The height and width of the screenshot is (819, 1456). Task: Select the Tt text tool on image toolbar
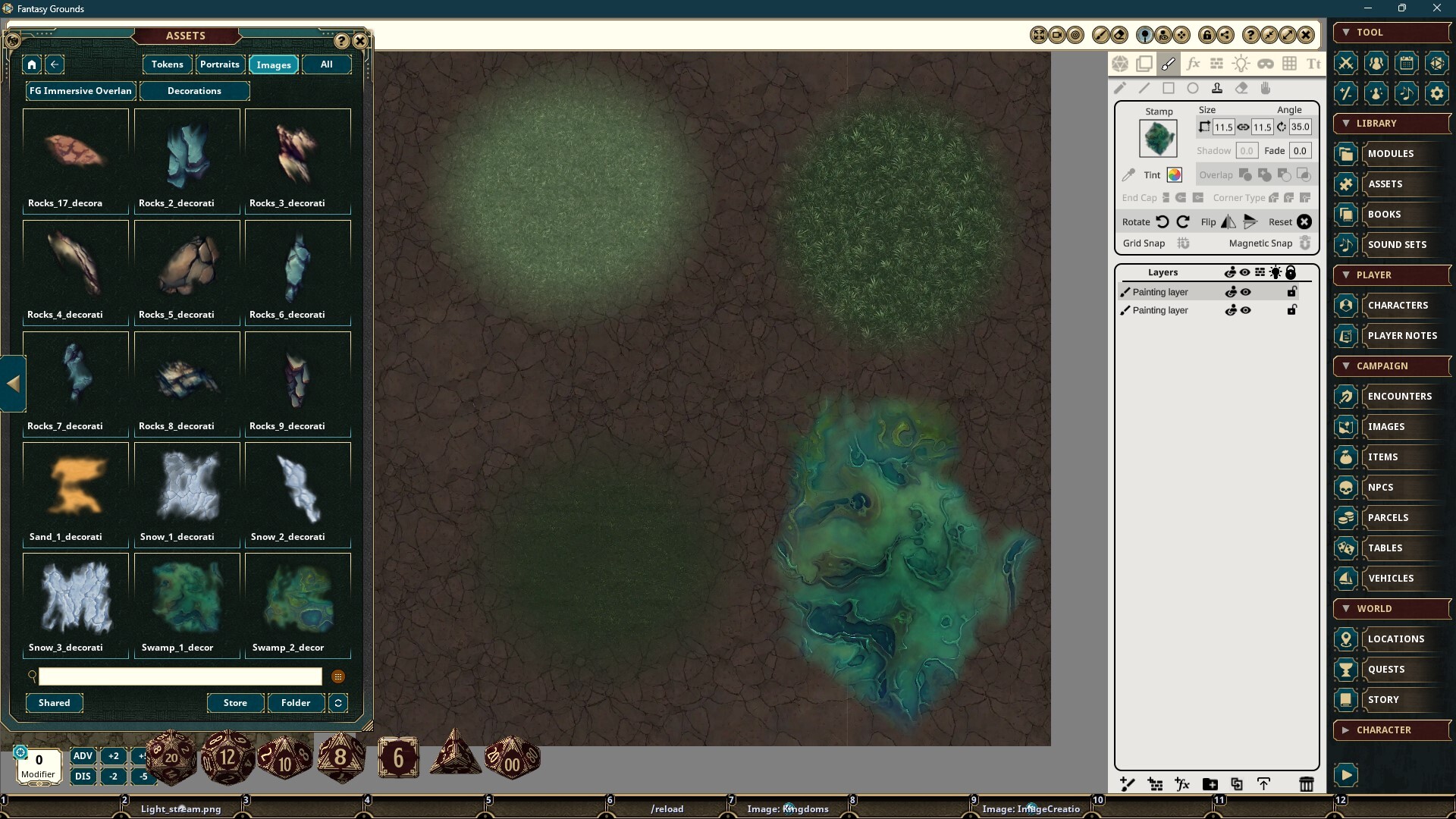click(1314, 64)
